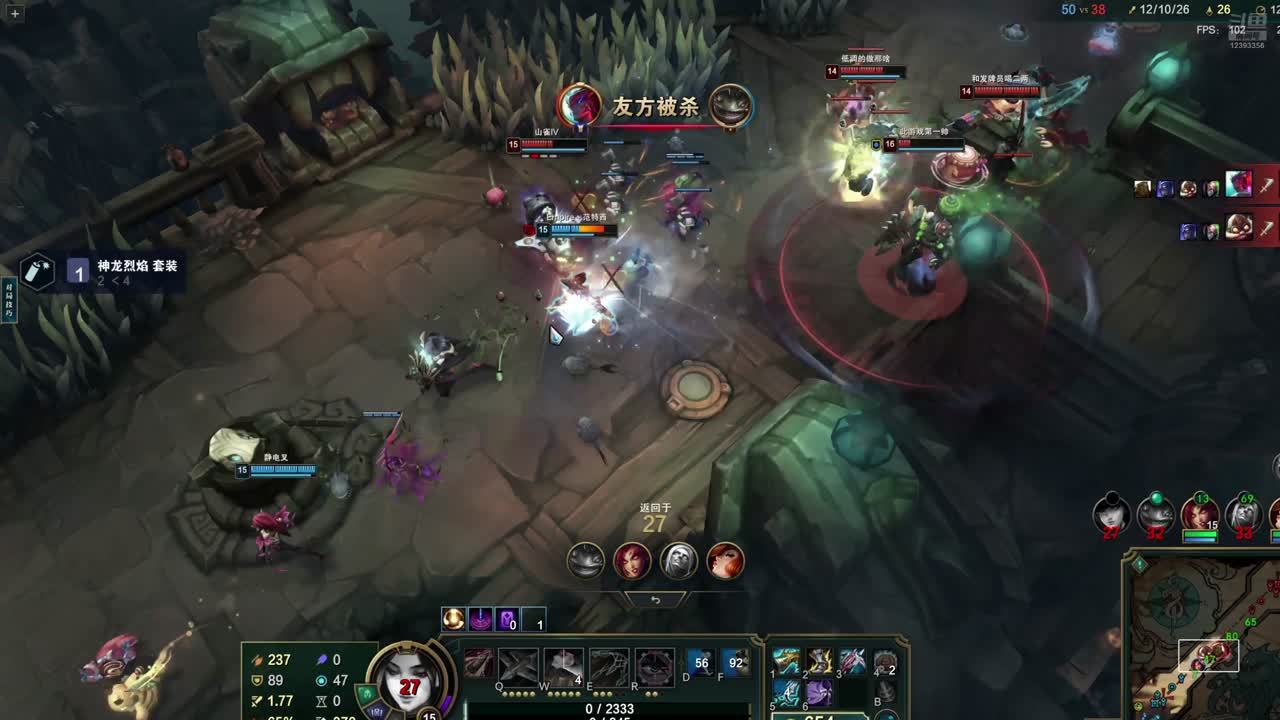This screenshot has width=1280, height=720.
Task: Select the W ability icon
Action: click(519, 666)
